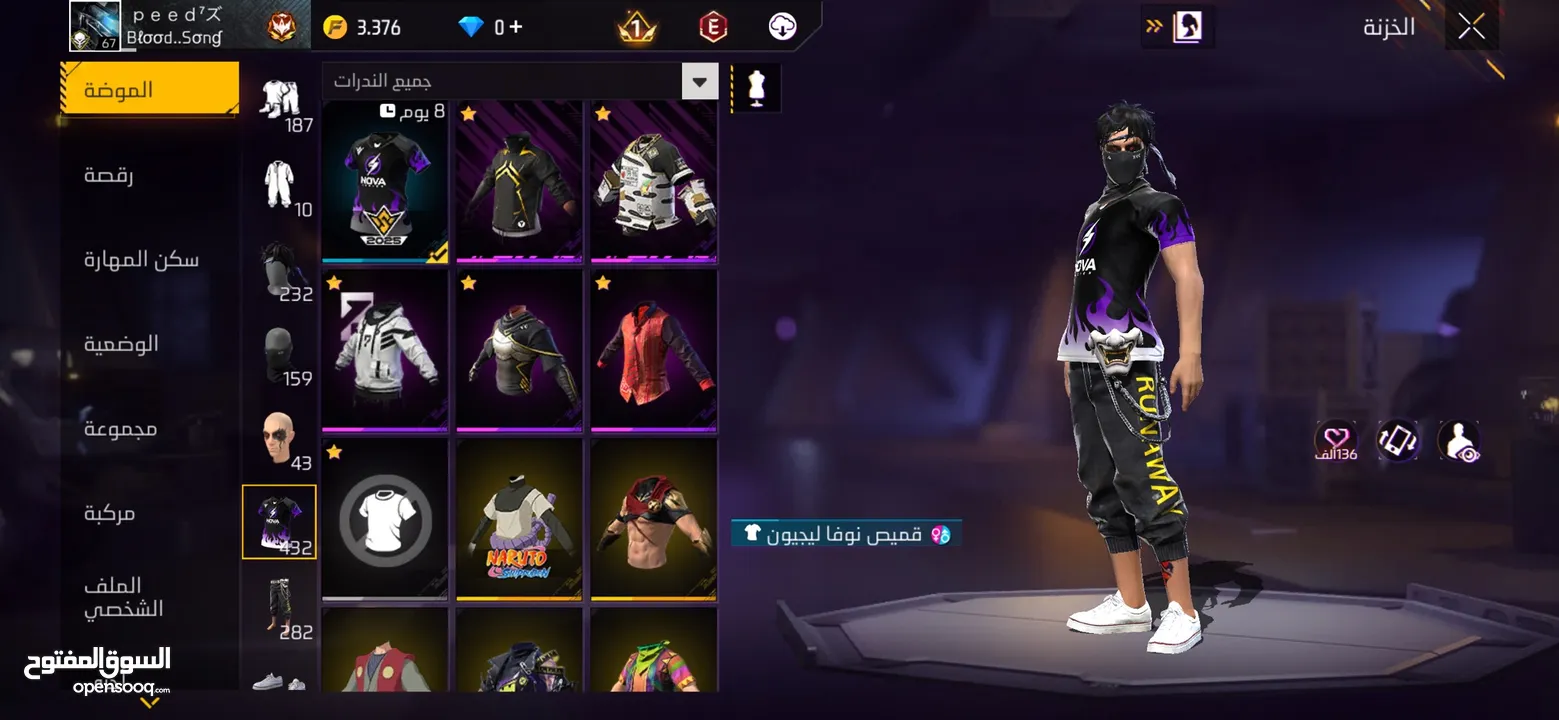Open the الموضة fashion tab
The height and width of the screenshot is (720, 1559).
pos(149,90)
